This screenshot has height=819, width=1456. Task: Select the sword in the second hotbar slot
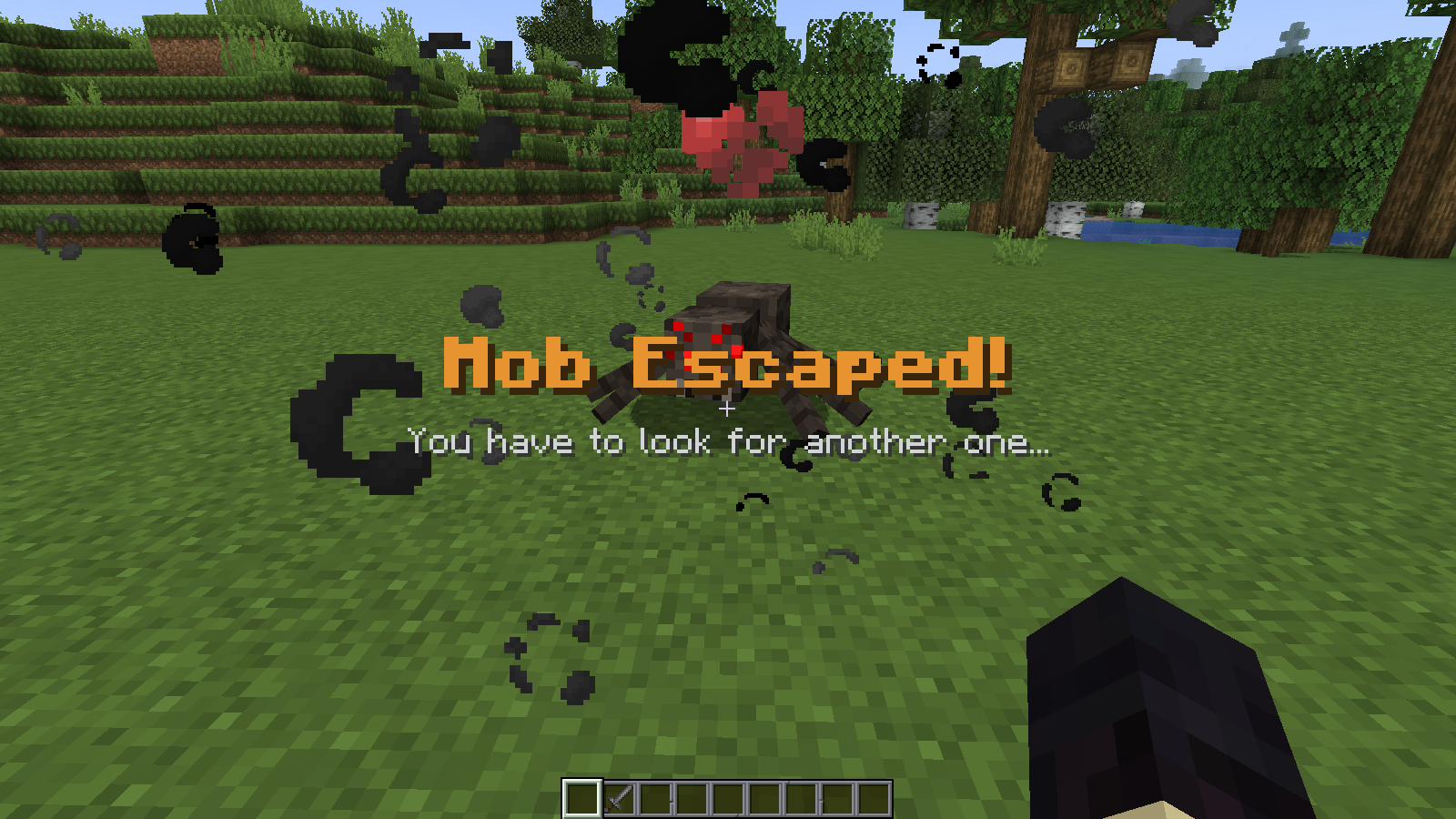[619, 798]
